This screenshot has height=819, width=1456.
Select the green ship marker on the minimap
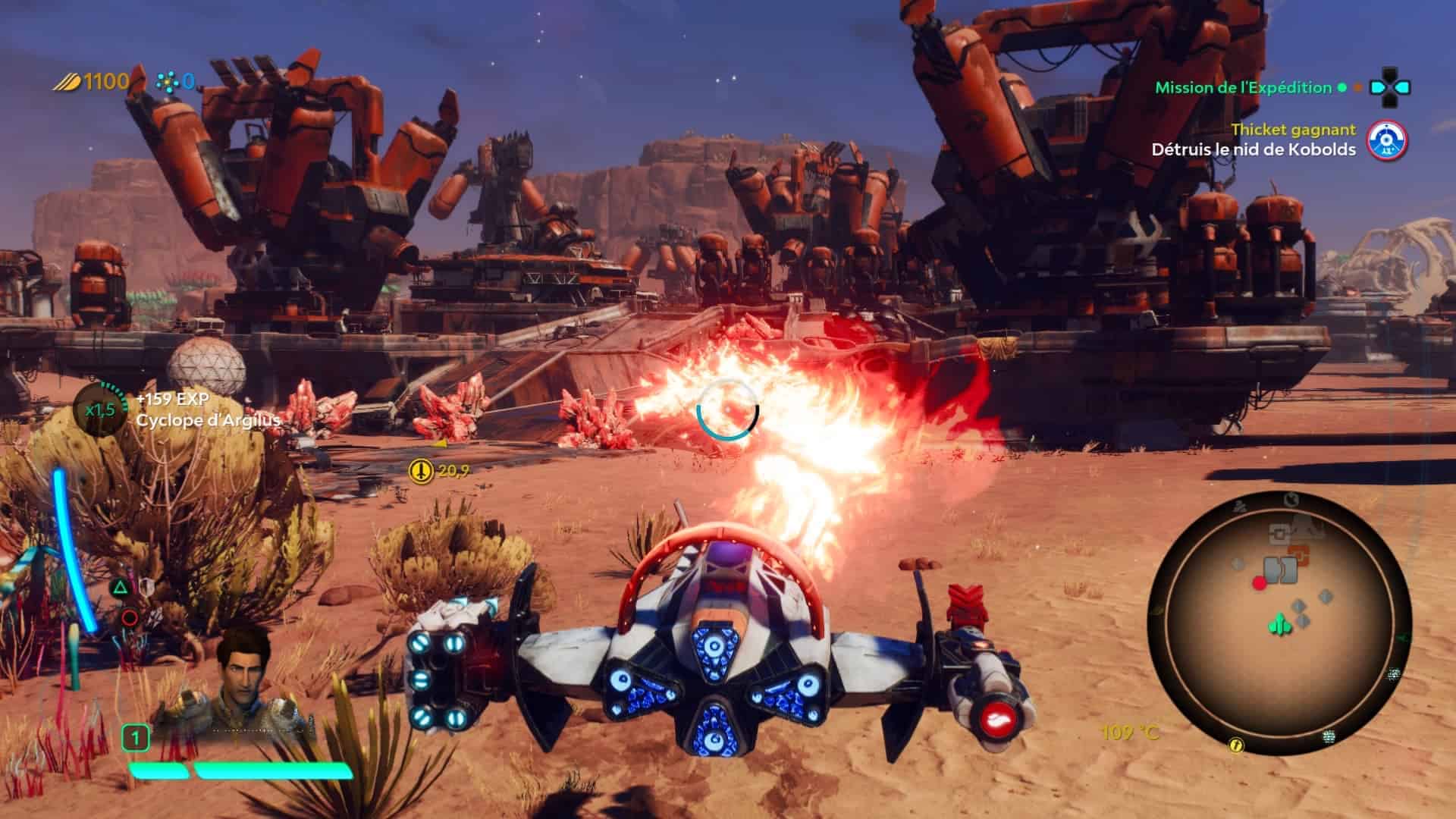coord(1280,624)
